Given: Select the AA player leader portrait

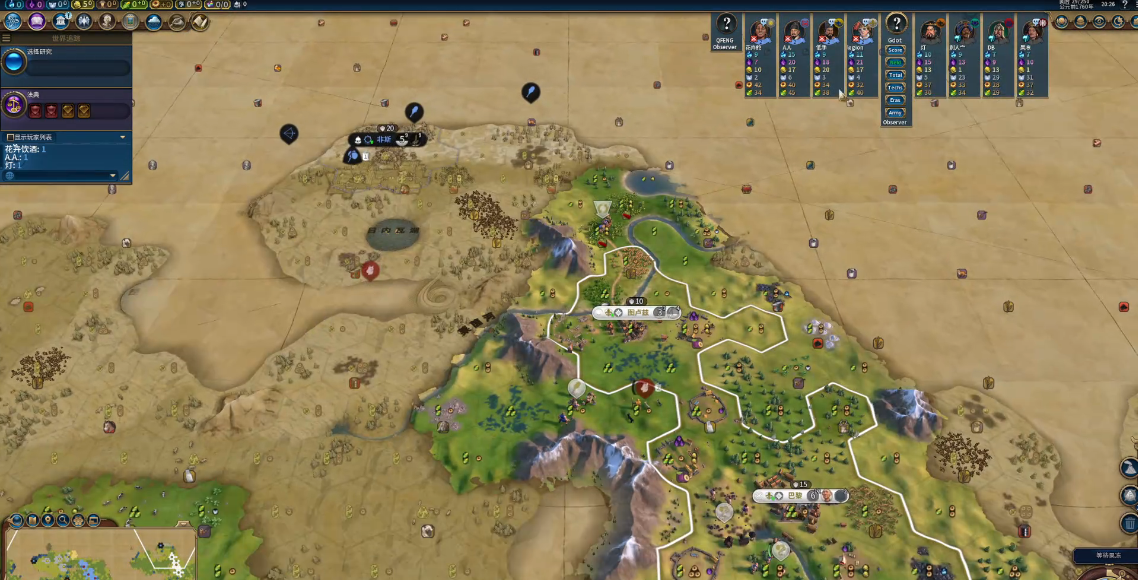Looking at the screenshot, I should (x=795, y=31).
